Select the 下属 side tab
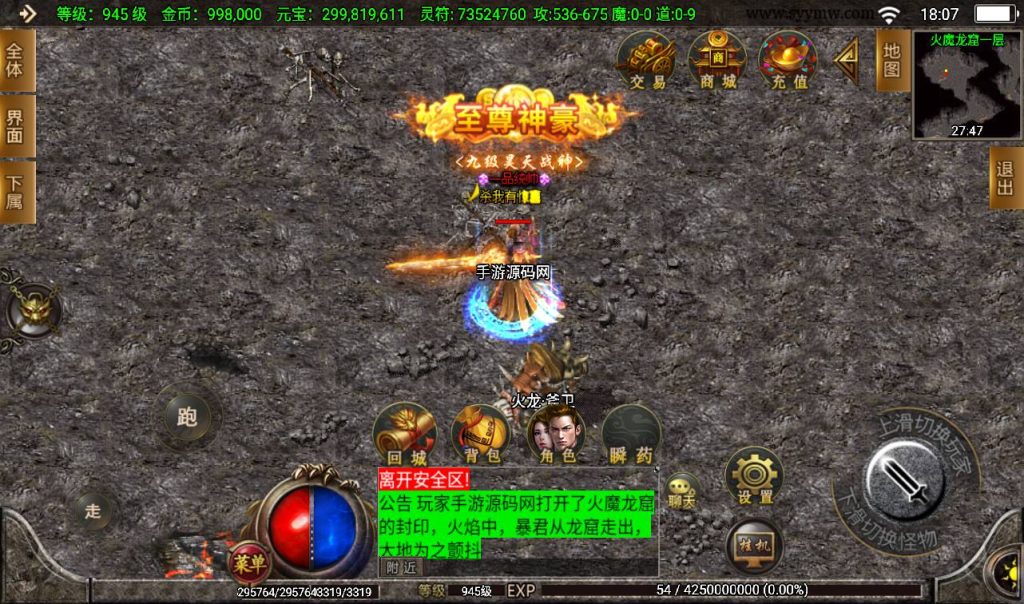 [x=15, y=192]
